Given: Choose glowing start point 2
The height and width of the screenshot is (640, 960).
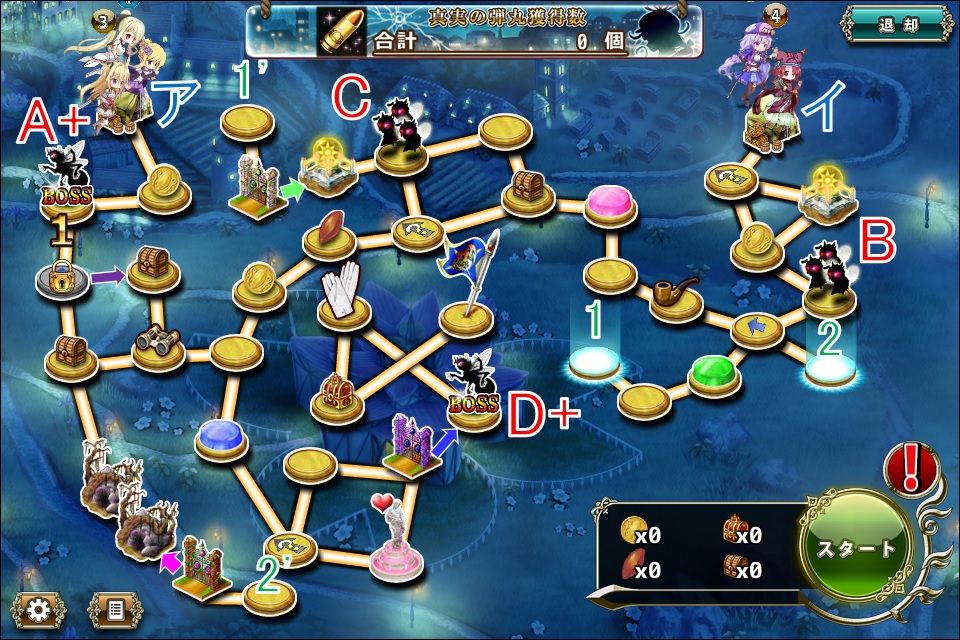Looking at the screenshot, I should pos(830,369).
